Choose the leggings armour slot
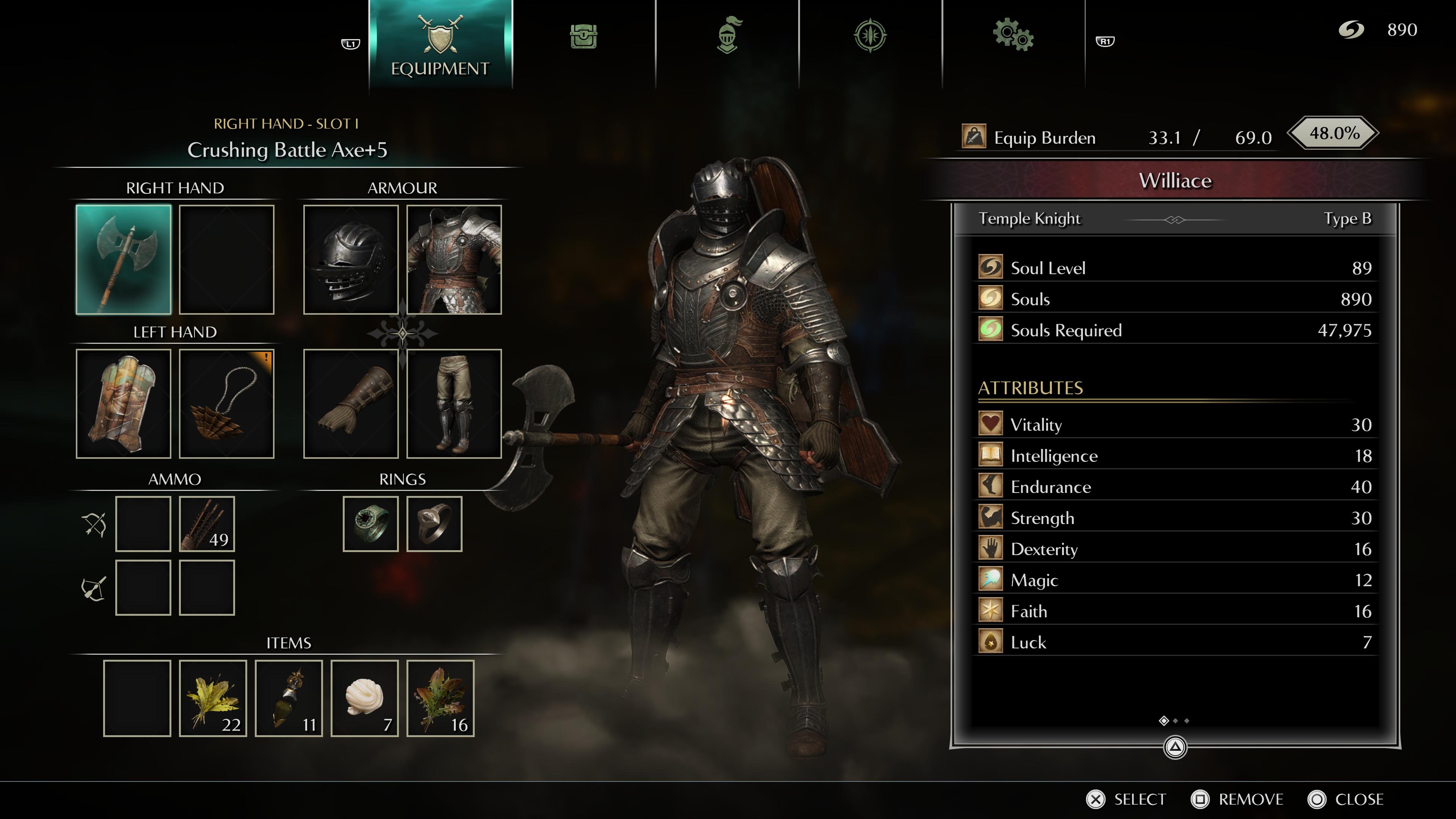This screenshot has width=1456, height=819. pyautogui.click(x=454, y=403)
